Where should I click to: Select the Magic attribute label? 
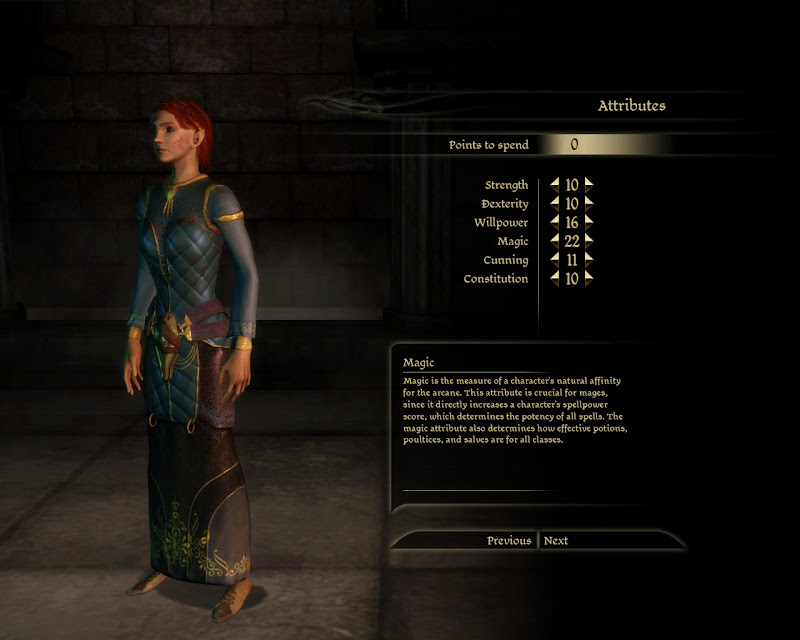pyautogui.click(x=512, y=242)
